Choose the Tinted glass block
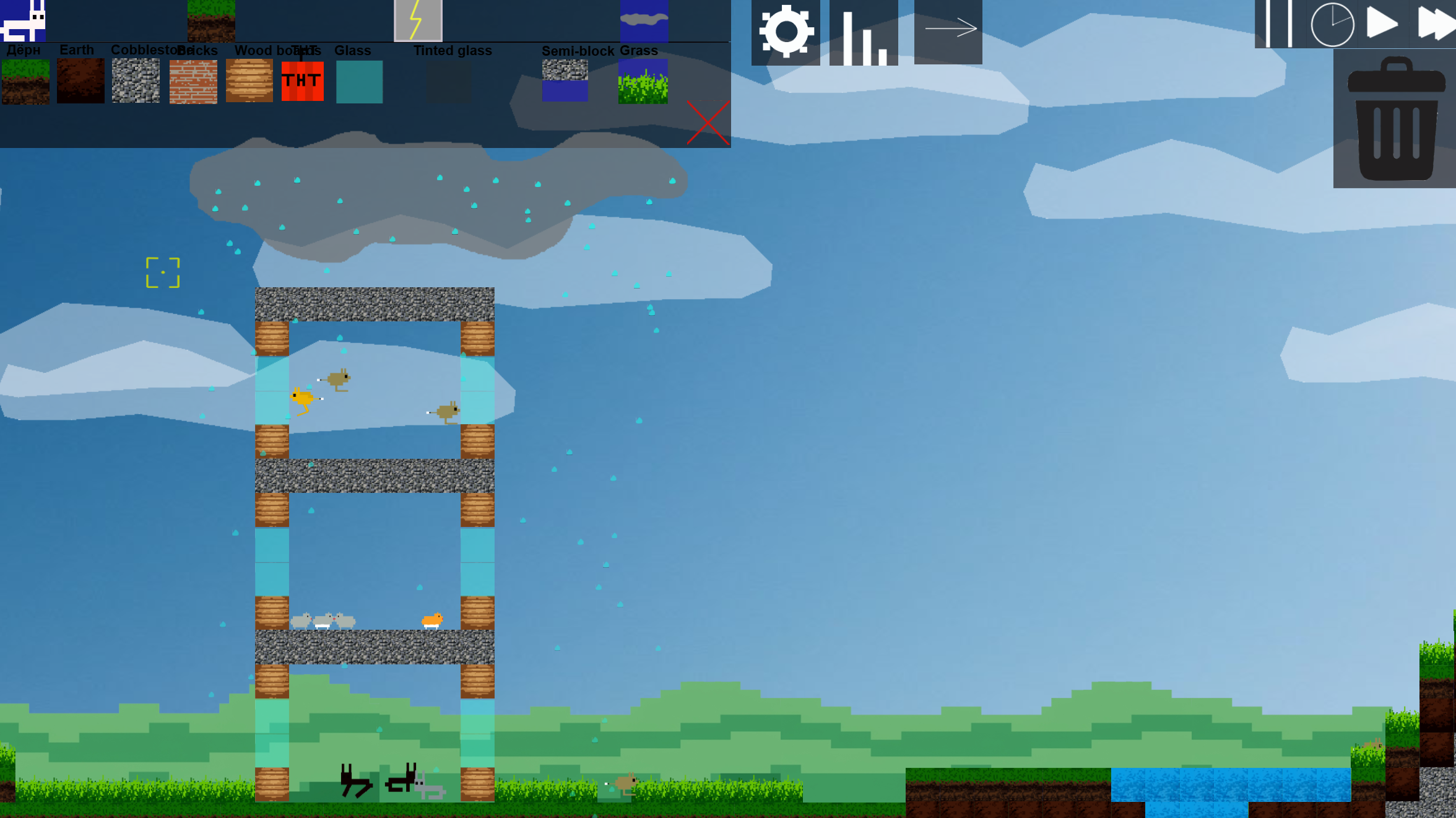 click(448, 80)
